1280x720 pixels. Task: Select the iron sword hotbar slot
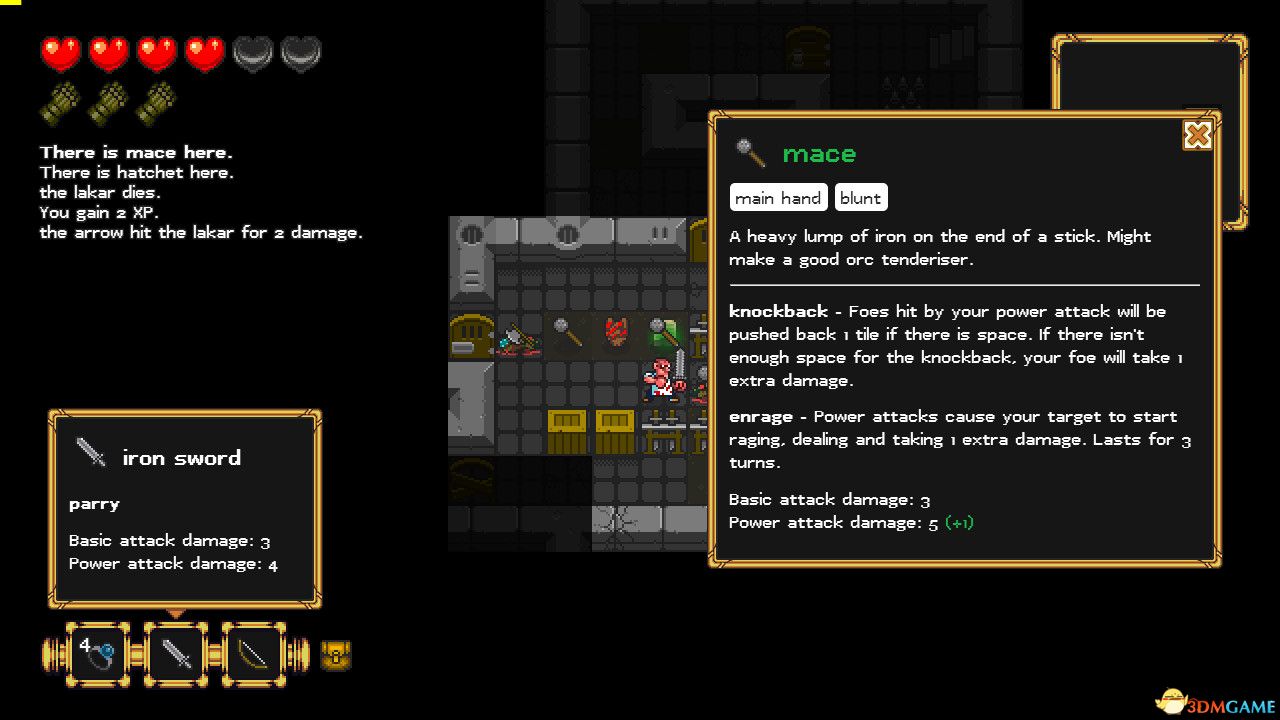(176, 654)
